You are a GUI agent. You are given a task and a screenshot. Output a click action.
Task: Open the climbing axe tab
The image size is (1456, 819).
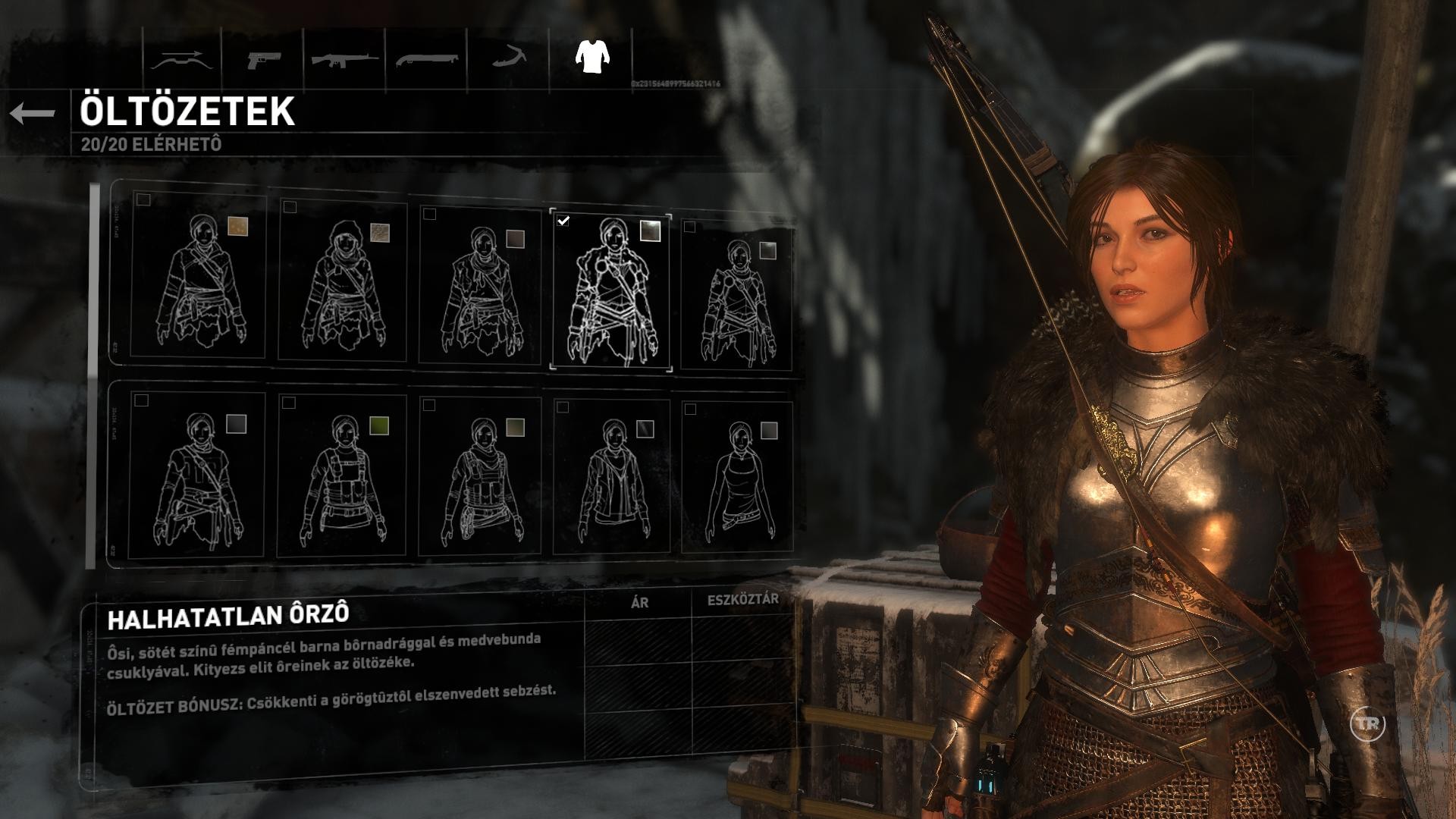point(508,58)
